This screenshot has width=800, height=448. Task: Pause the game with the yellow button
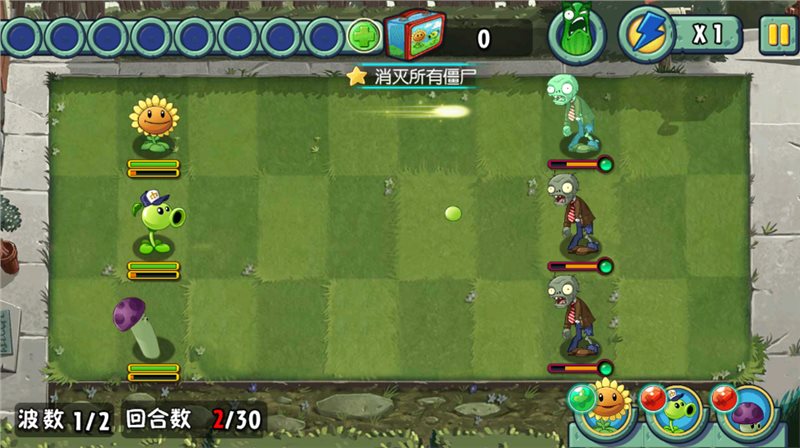(775, 36)
